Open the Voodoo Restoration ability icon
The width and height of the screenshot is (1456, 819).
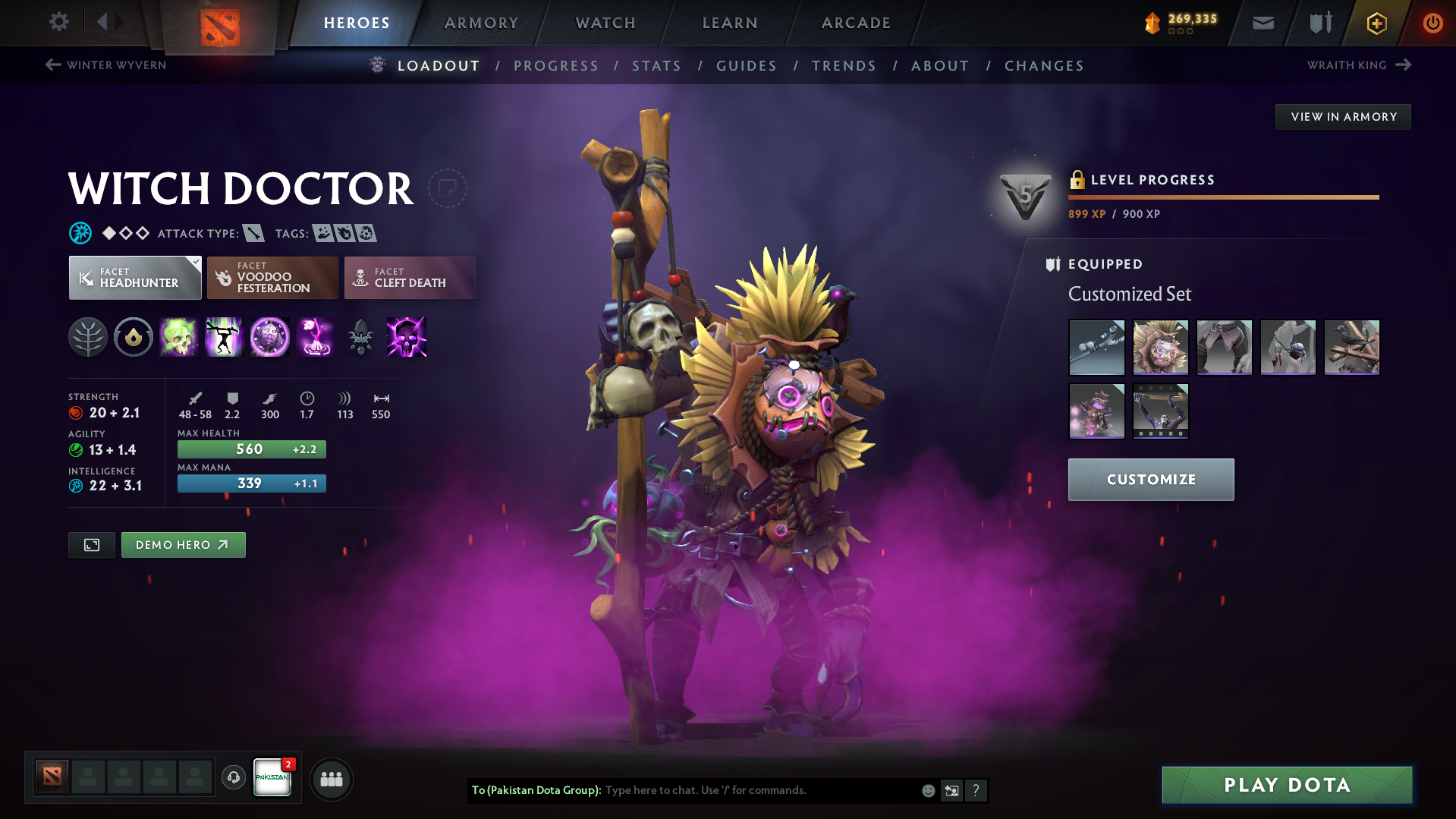[x=224, y=337]
